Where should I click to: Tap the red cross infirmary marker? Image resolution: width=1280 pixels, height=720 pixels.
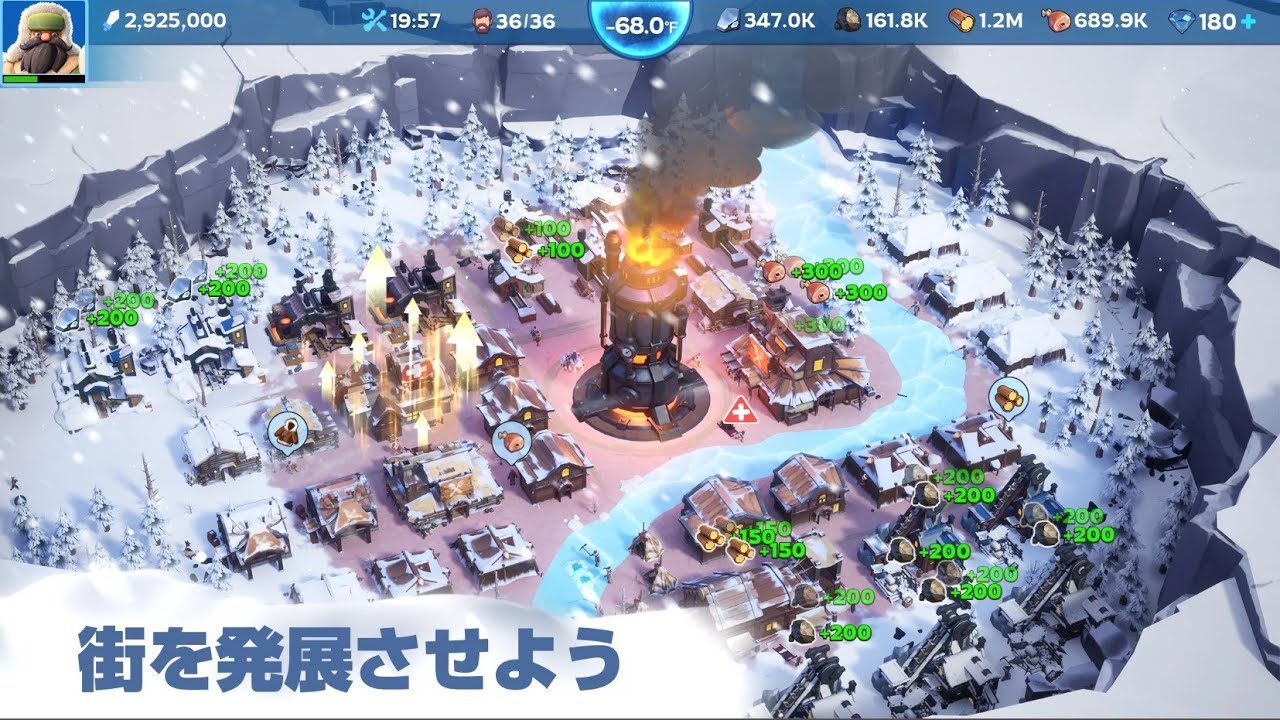click(739, 410)
